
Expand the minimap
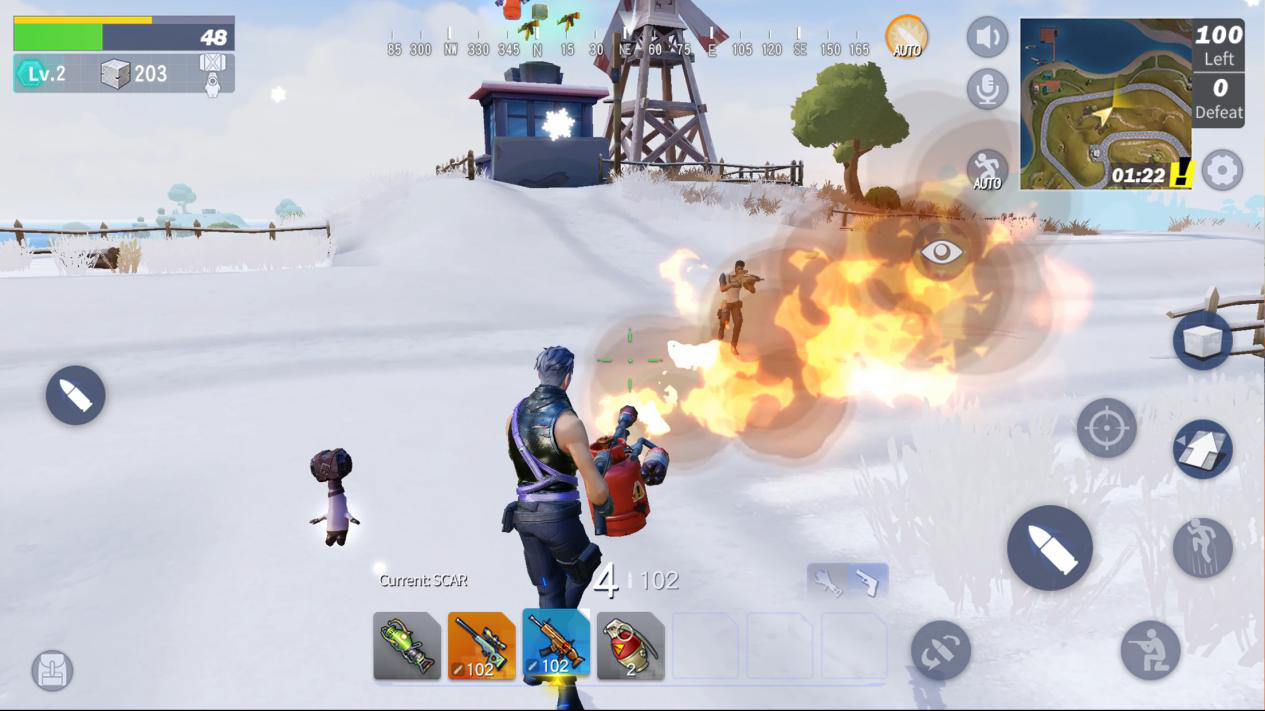(1105, 103)
